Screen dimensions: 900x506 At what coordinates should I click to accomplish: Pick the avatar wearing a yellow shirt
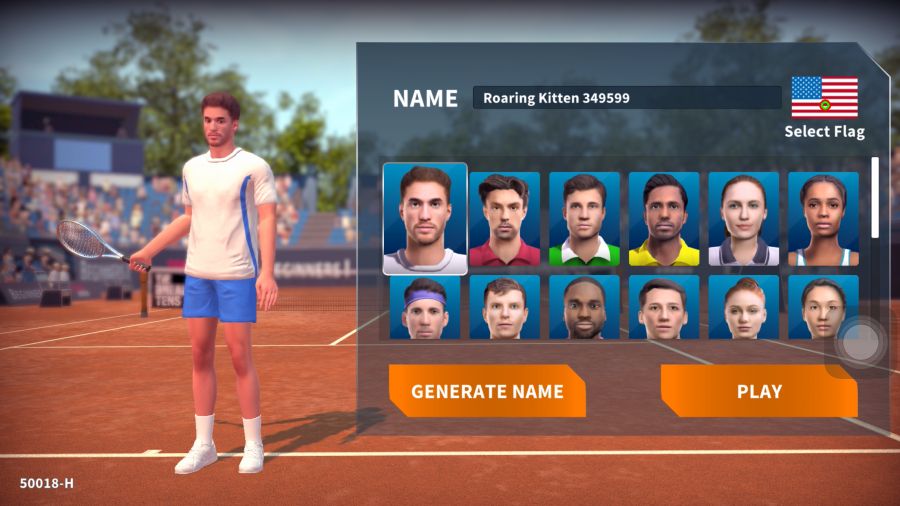tap(664, 219)
